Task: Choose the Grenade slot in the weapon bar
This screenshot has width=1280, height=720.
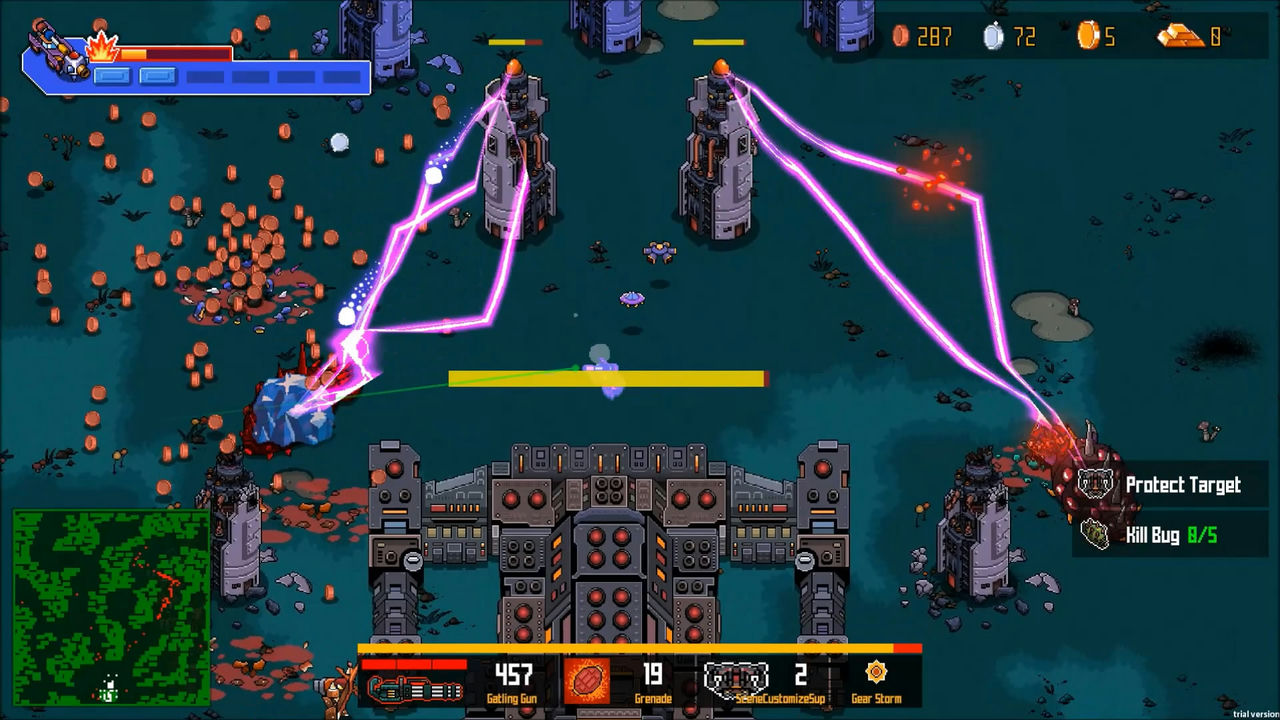Action: click(587, 680)
